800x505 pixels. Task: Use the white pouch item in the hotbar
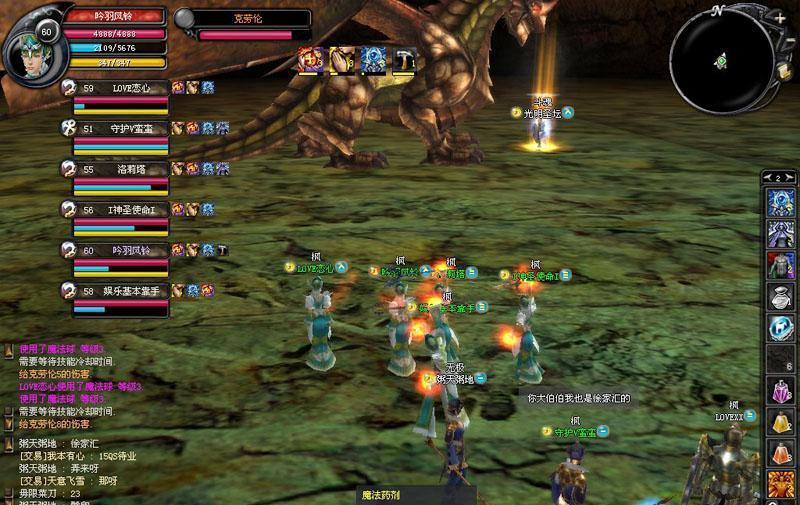[781, 296]
